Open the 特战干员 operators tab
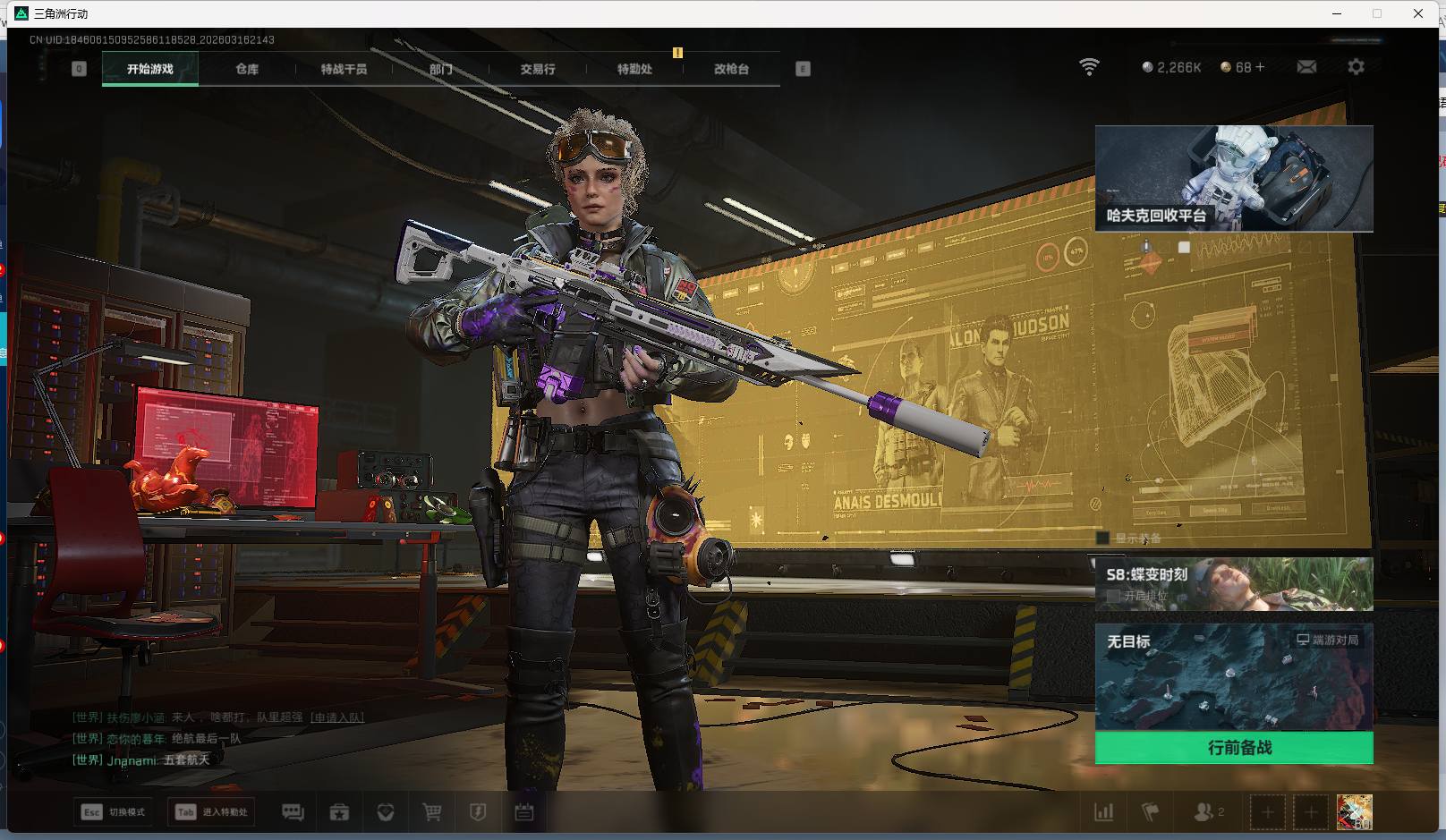1446x840 pixels. click(x=344, y=69)
